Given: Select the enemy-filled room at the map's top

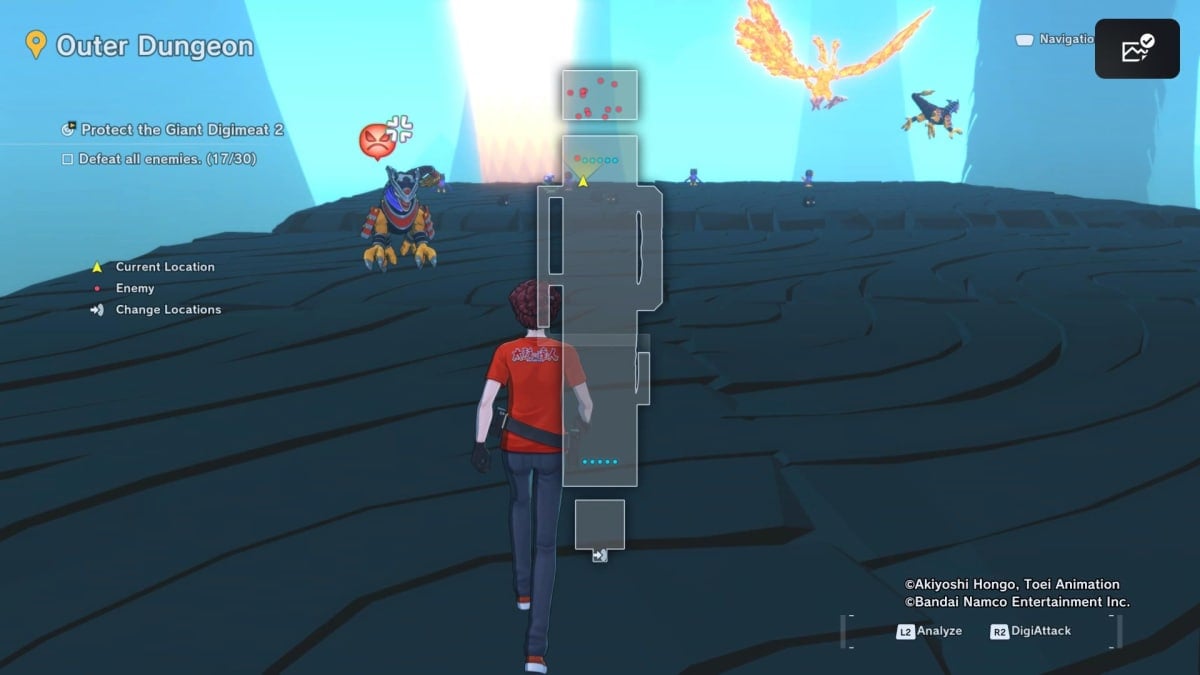Looking at the screenshot, I should (x=600, y=96).
